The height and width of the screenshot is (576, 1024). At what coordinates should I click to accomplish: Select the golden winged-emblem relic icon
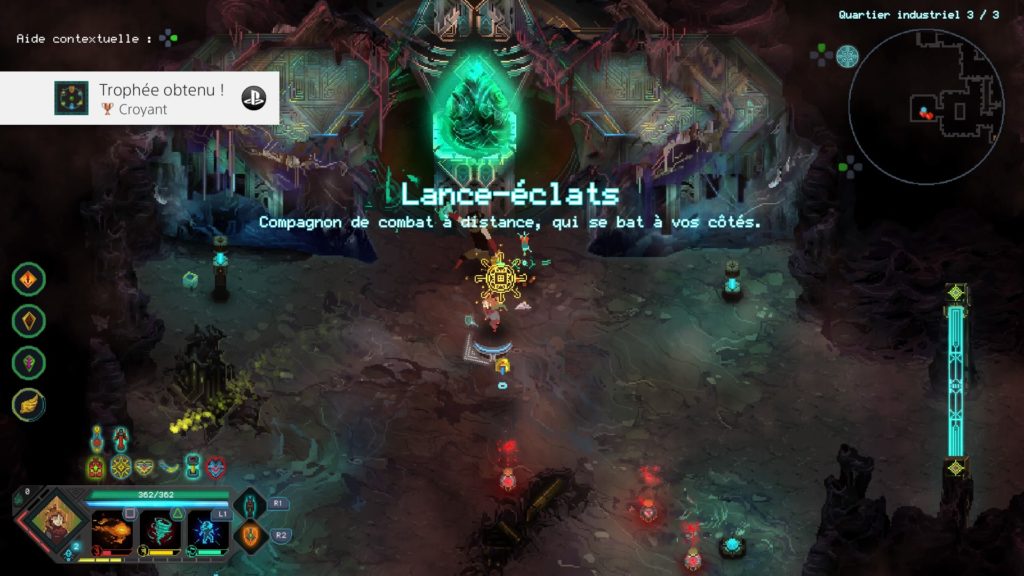click(146, 467)
